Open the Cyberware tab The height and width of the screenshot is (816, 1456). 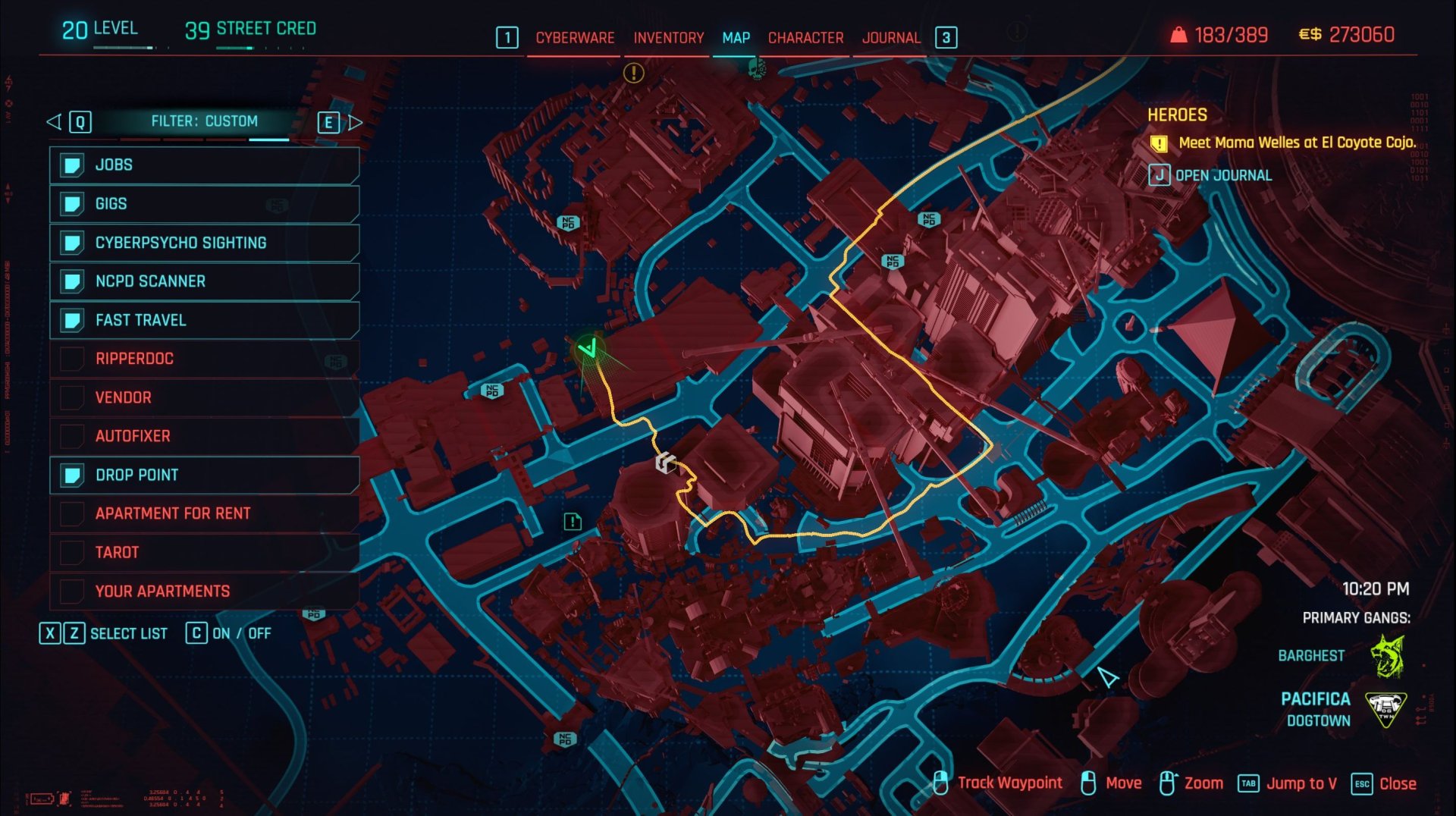pos(574,38)
